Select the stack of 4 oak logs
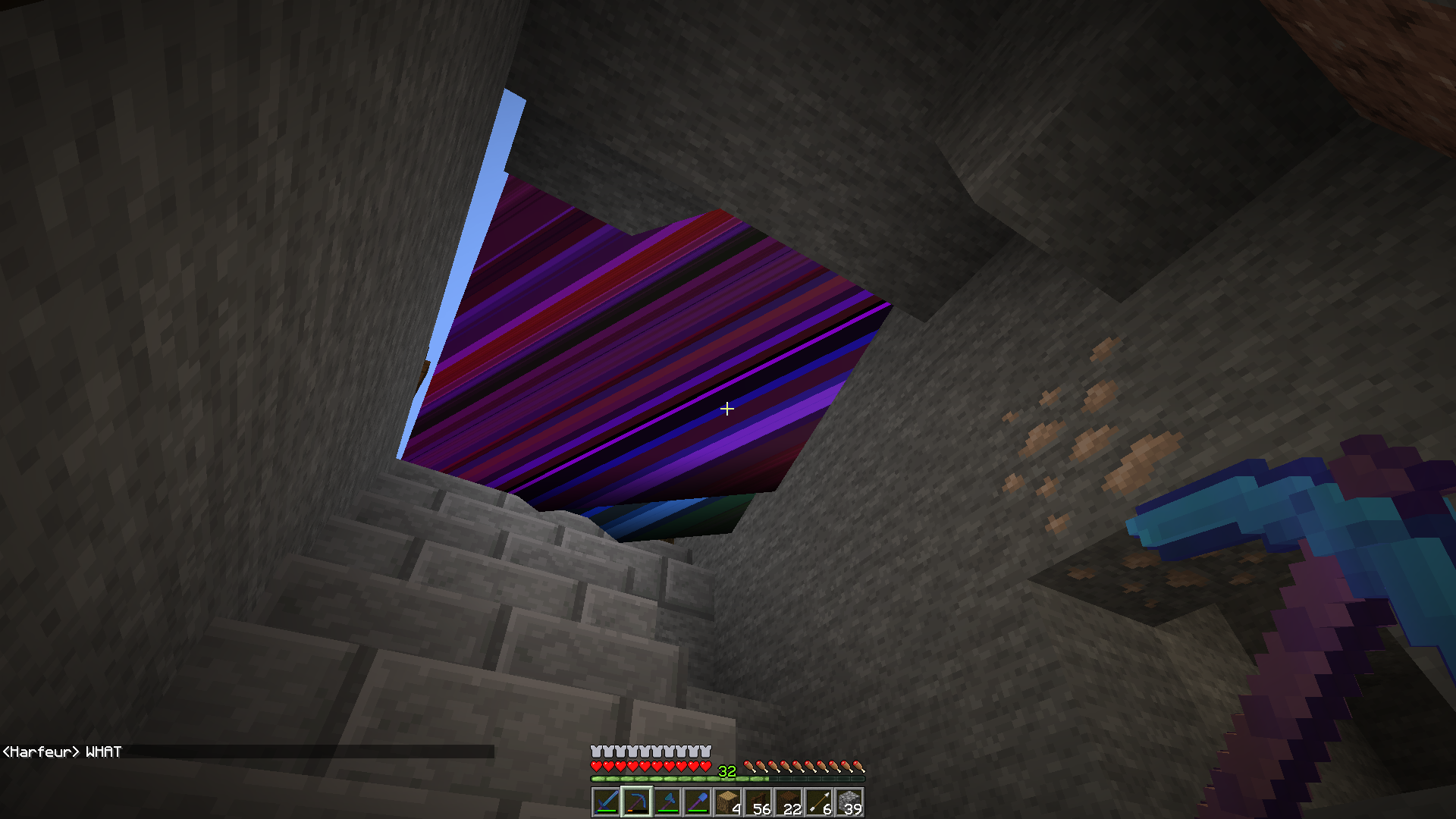Screen dimensions: 1456x819 pos(728,802)
